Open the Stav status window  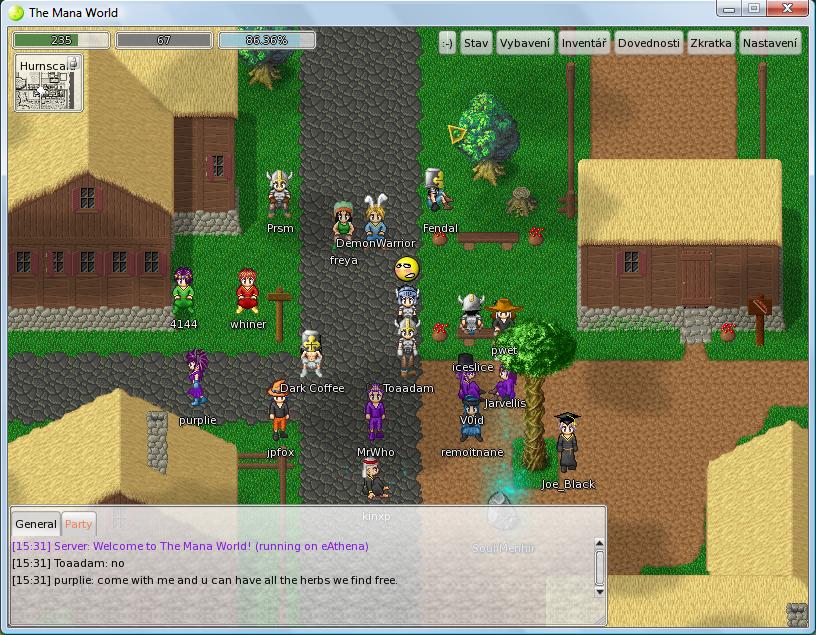click(x=476, y=43)
